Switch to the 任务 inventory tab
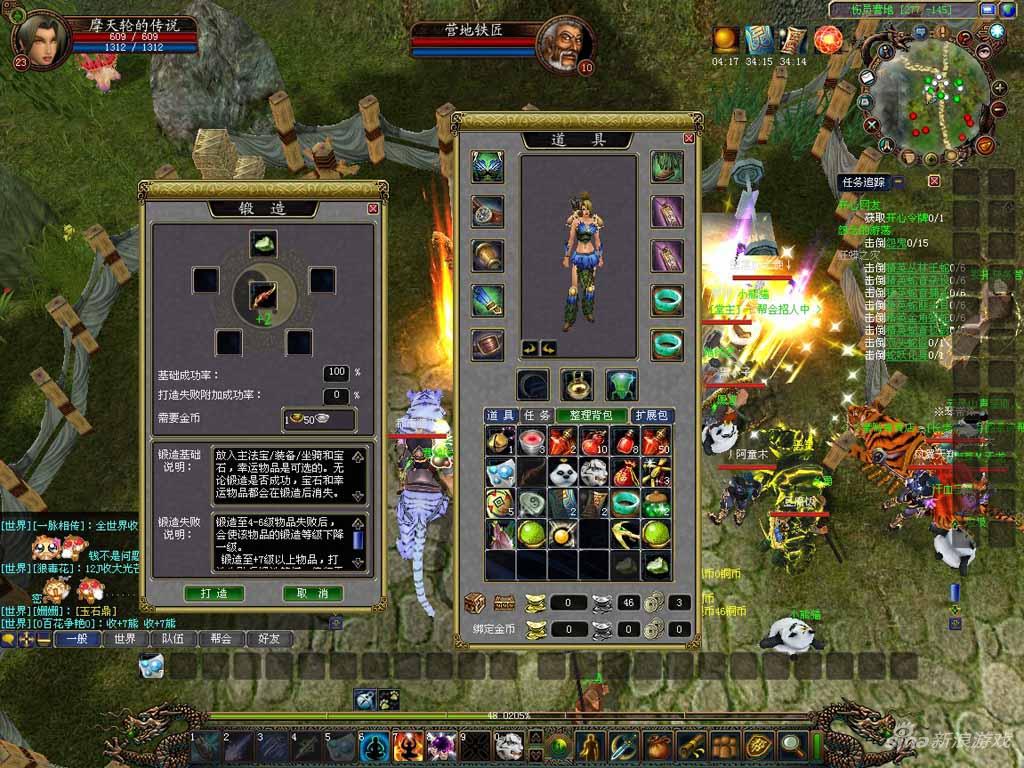Viewport: 1024px width, 768px height. click(537, 415)
